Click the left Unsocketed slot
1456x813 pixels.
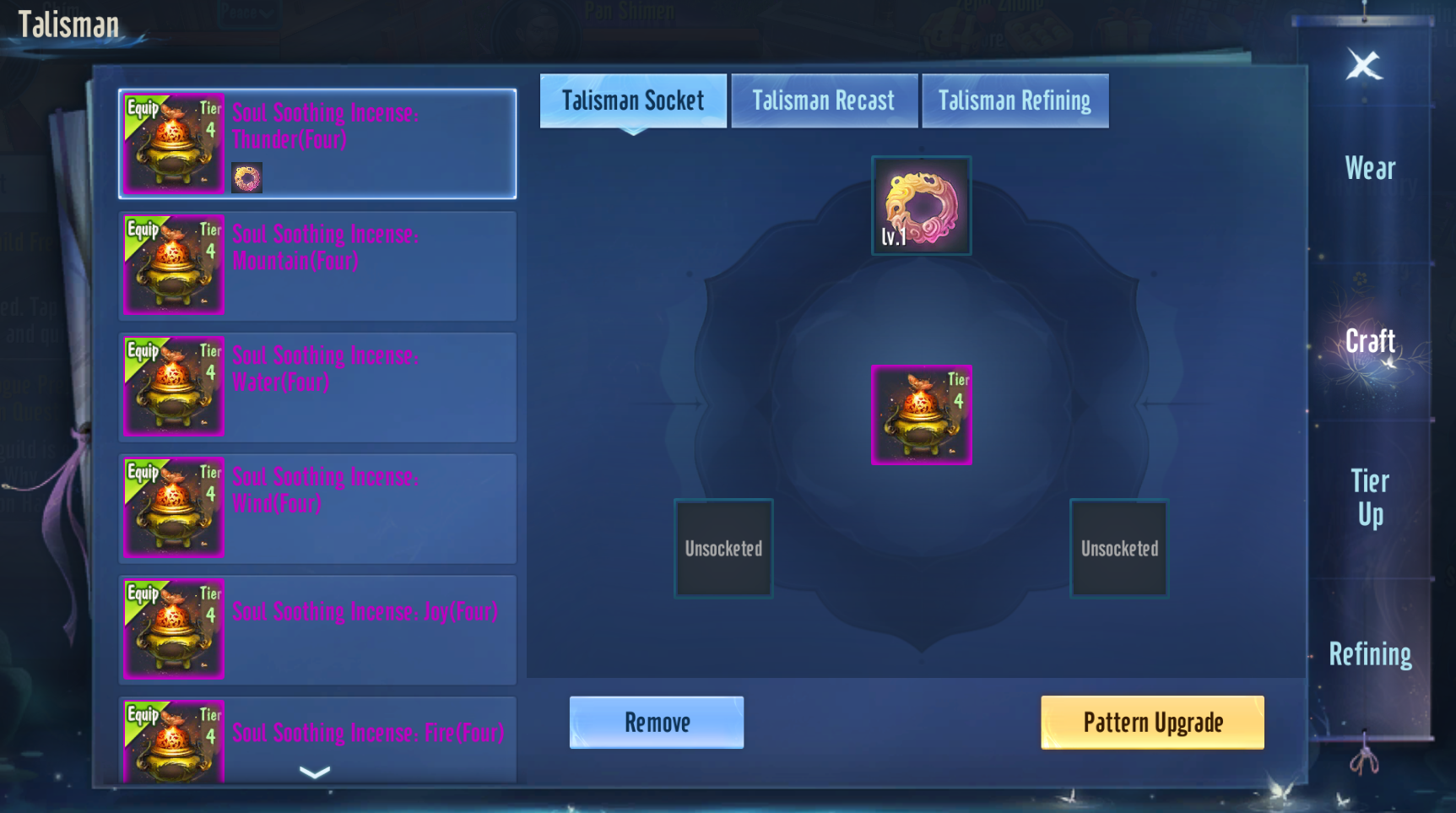click(x=723, y=549)
